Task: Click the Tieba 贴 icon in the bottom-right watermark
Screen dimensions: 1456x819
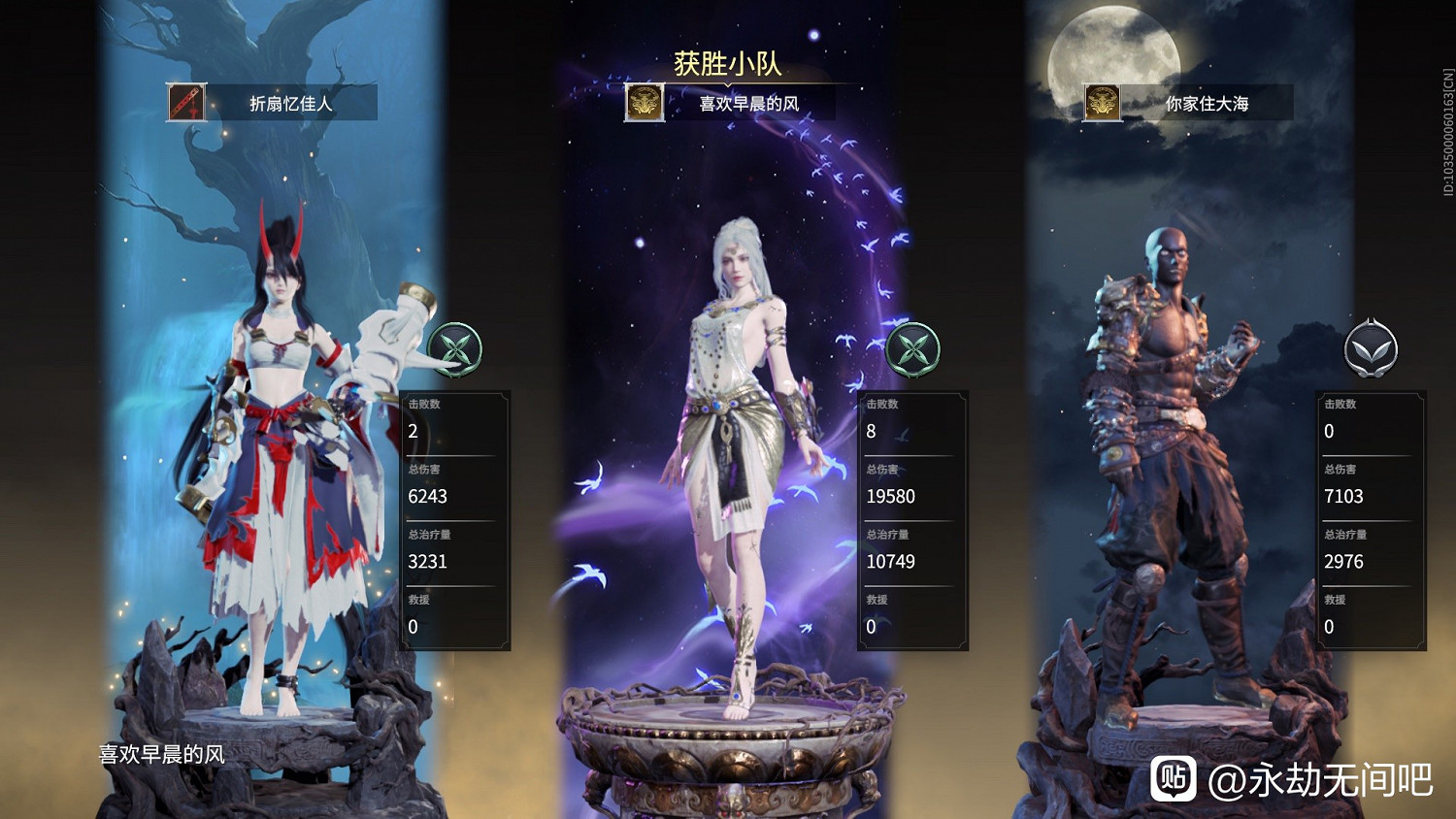Action: [1175, 775]
